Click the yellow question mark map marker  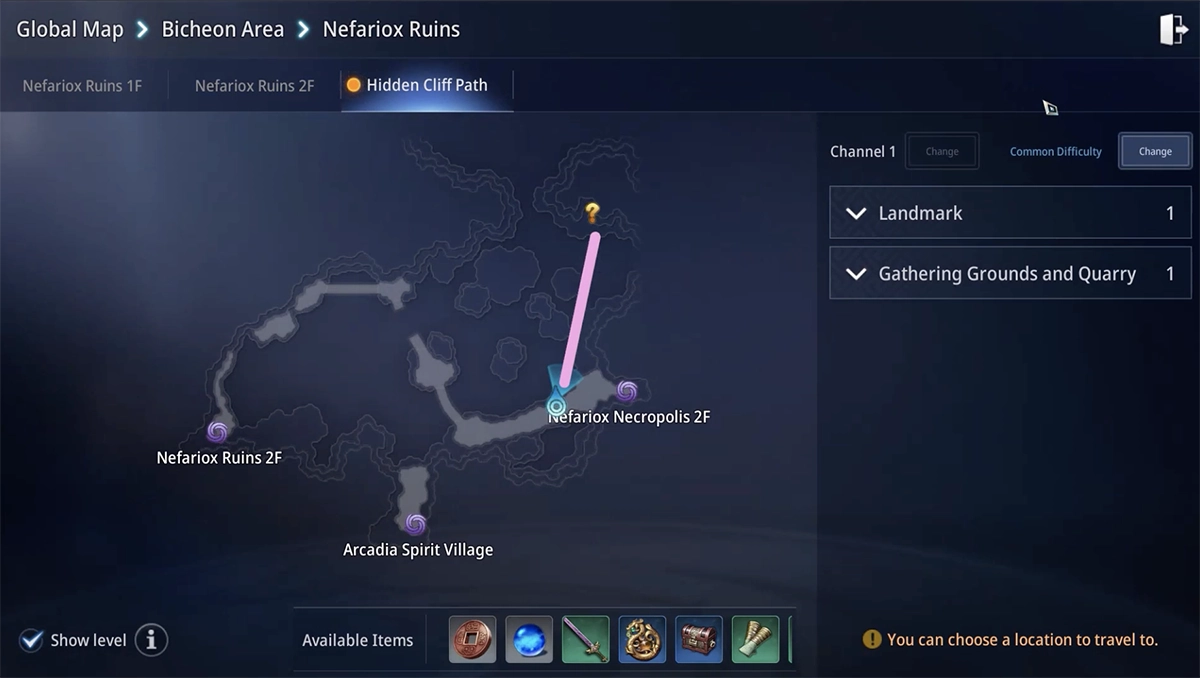592,212
